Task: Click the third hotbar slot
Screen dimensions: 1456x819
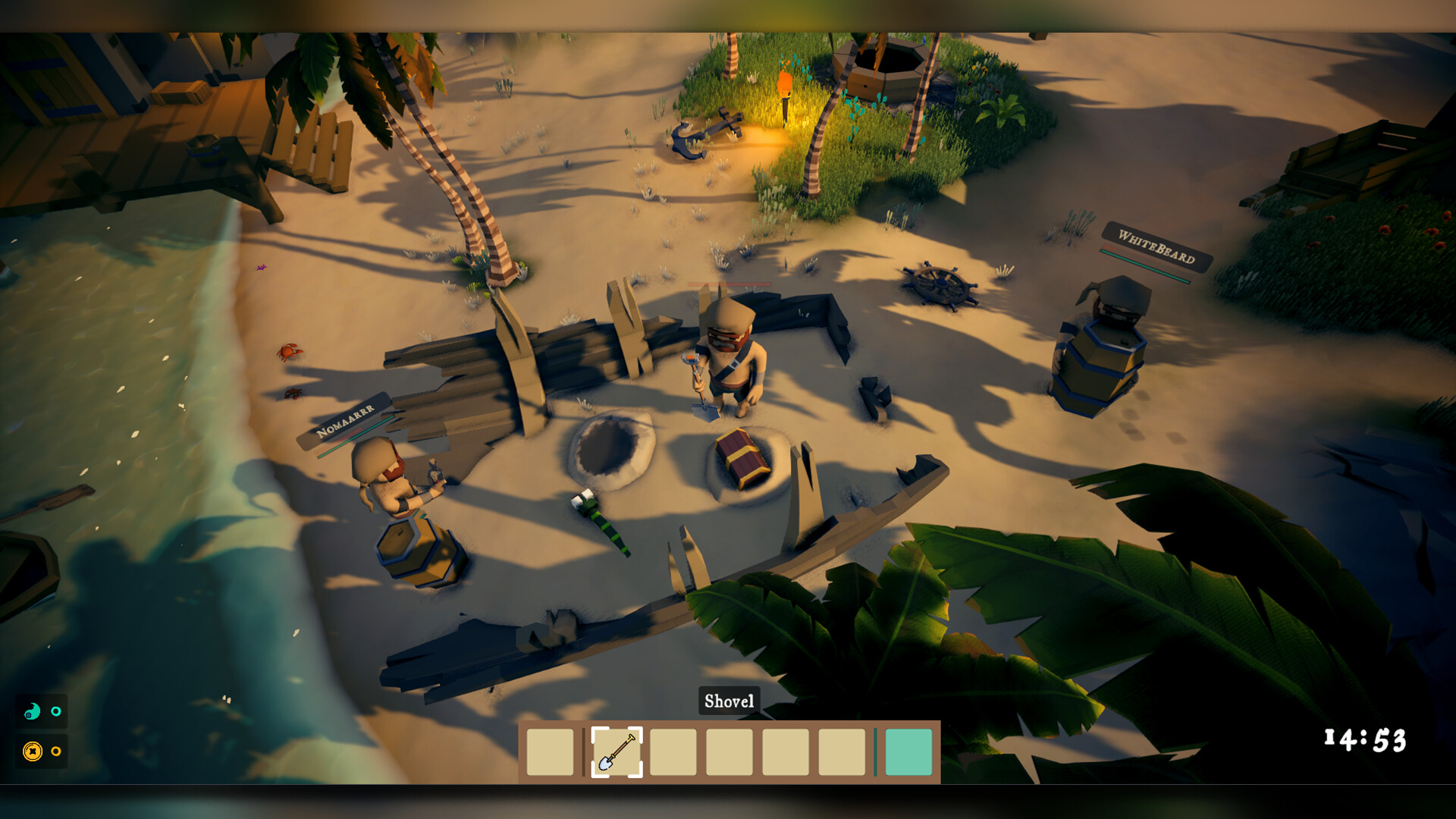Action: (x=673, y=752)
